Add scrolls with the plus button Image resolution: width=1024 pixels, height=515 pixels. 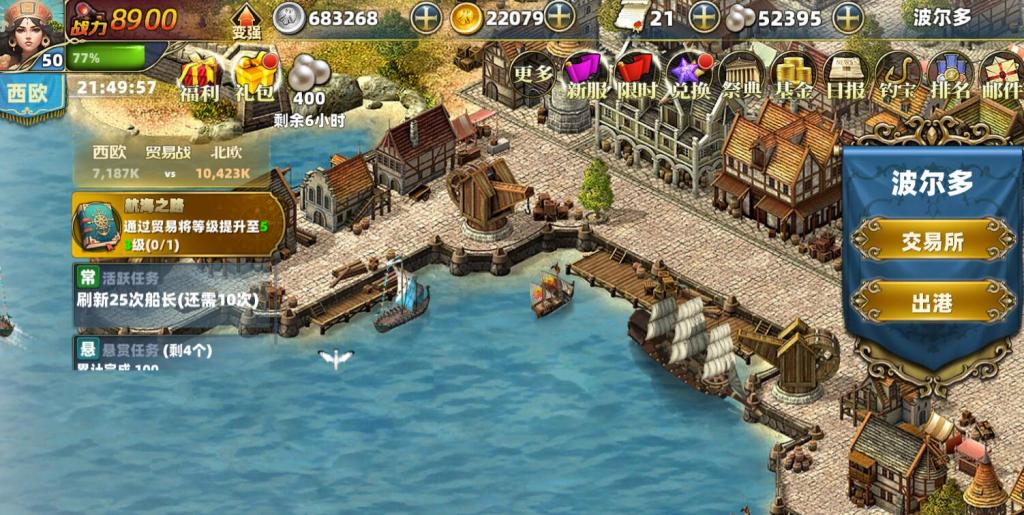coord(705,18)
